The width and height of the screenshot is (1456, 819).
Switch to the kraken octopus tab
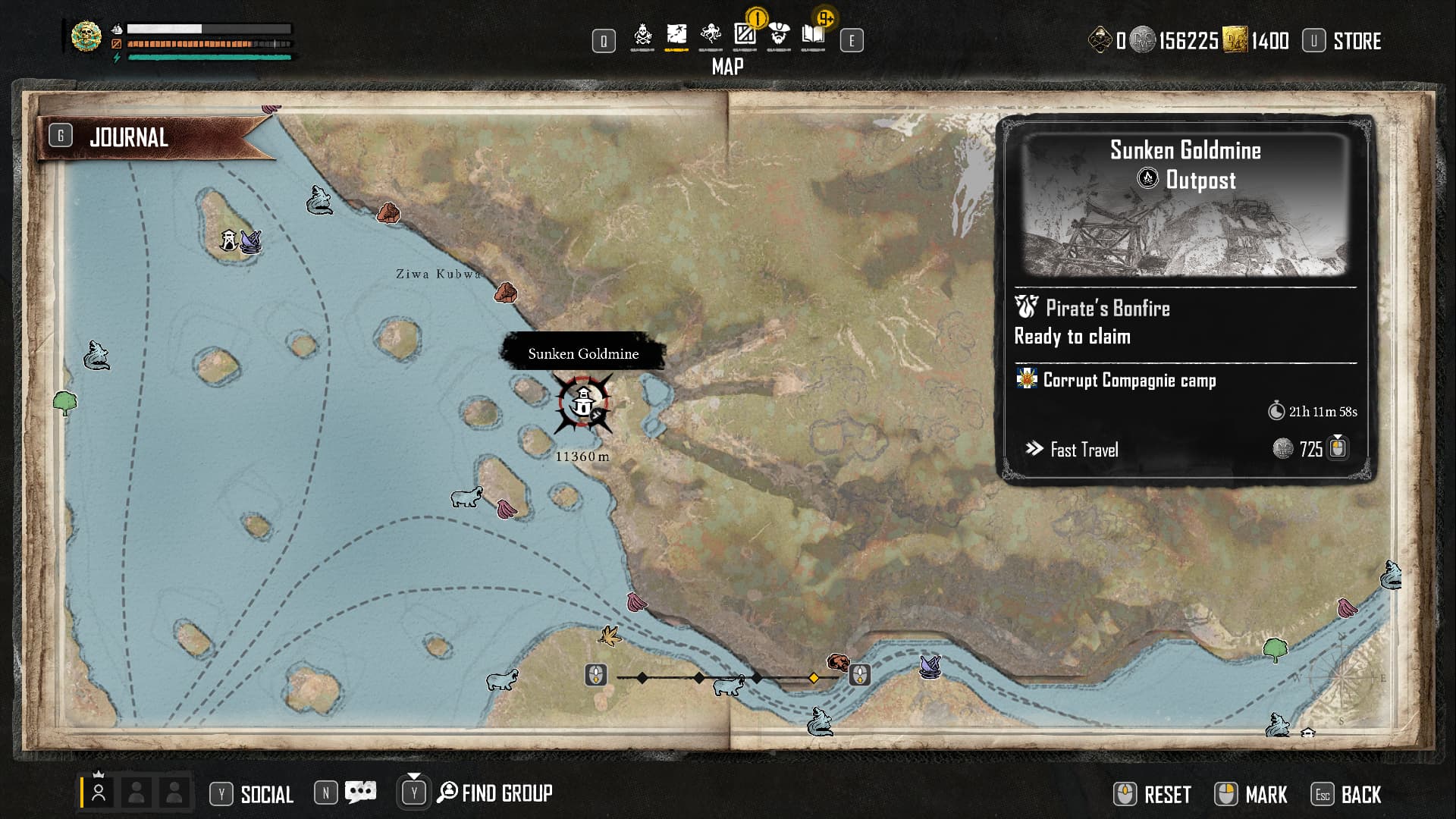tap(711, 36)
